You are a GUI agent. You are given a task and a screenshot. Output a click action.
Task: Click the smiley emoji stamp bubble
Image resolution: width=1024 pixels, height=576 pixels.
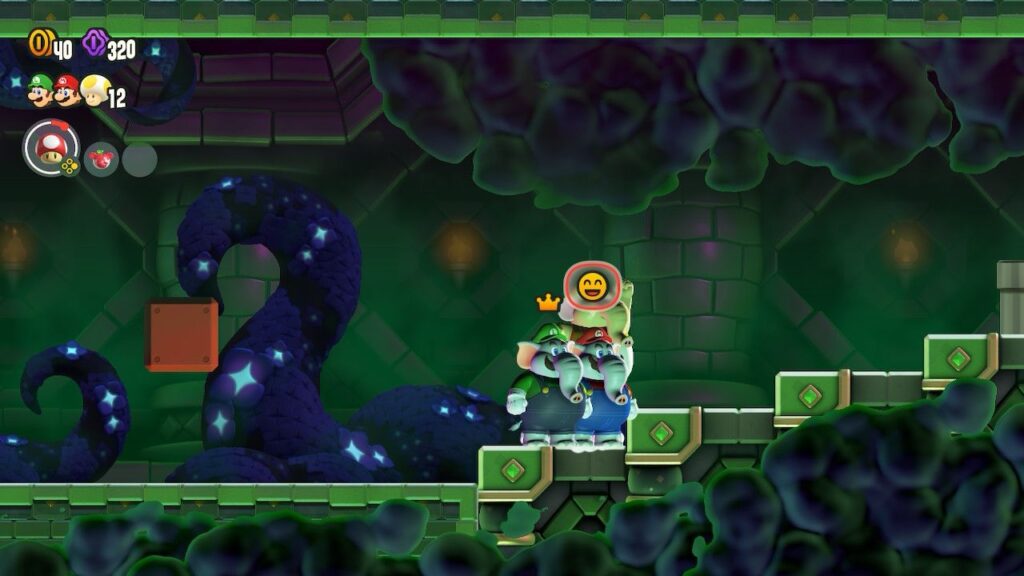pos(590,288)
